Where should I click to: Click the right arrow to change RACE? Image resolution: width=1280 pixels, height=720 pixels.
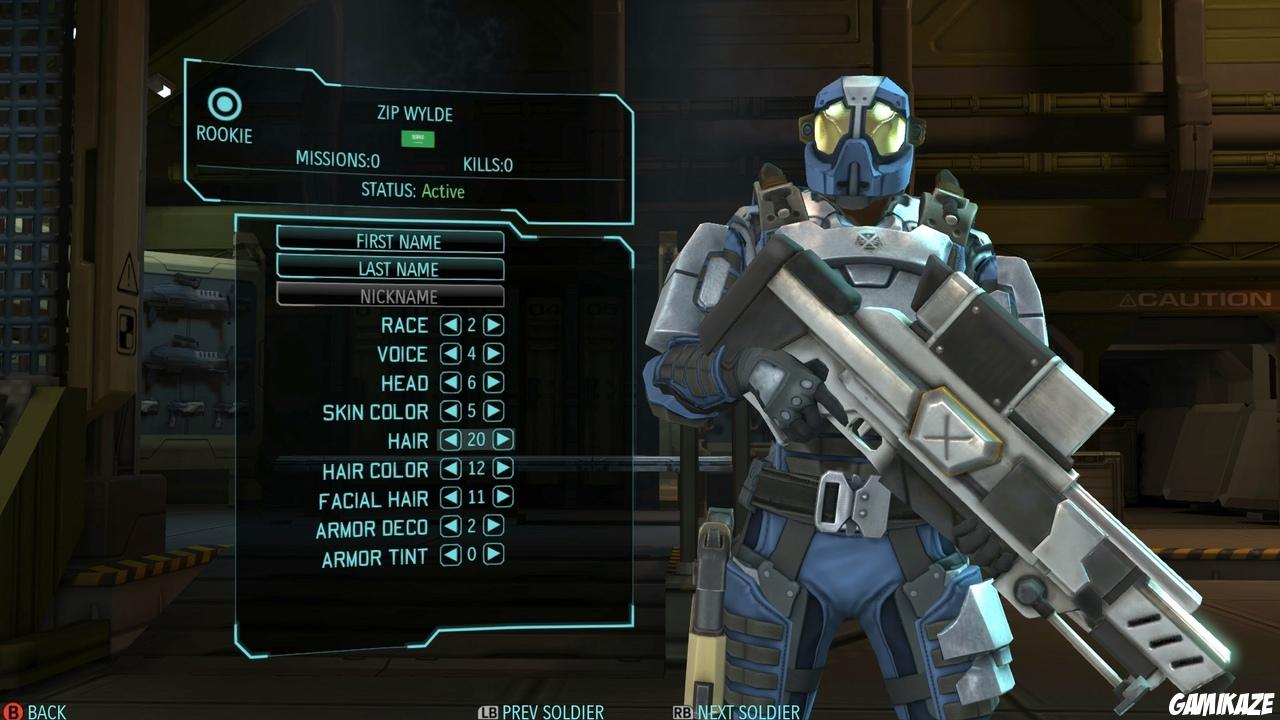[492, 325]
